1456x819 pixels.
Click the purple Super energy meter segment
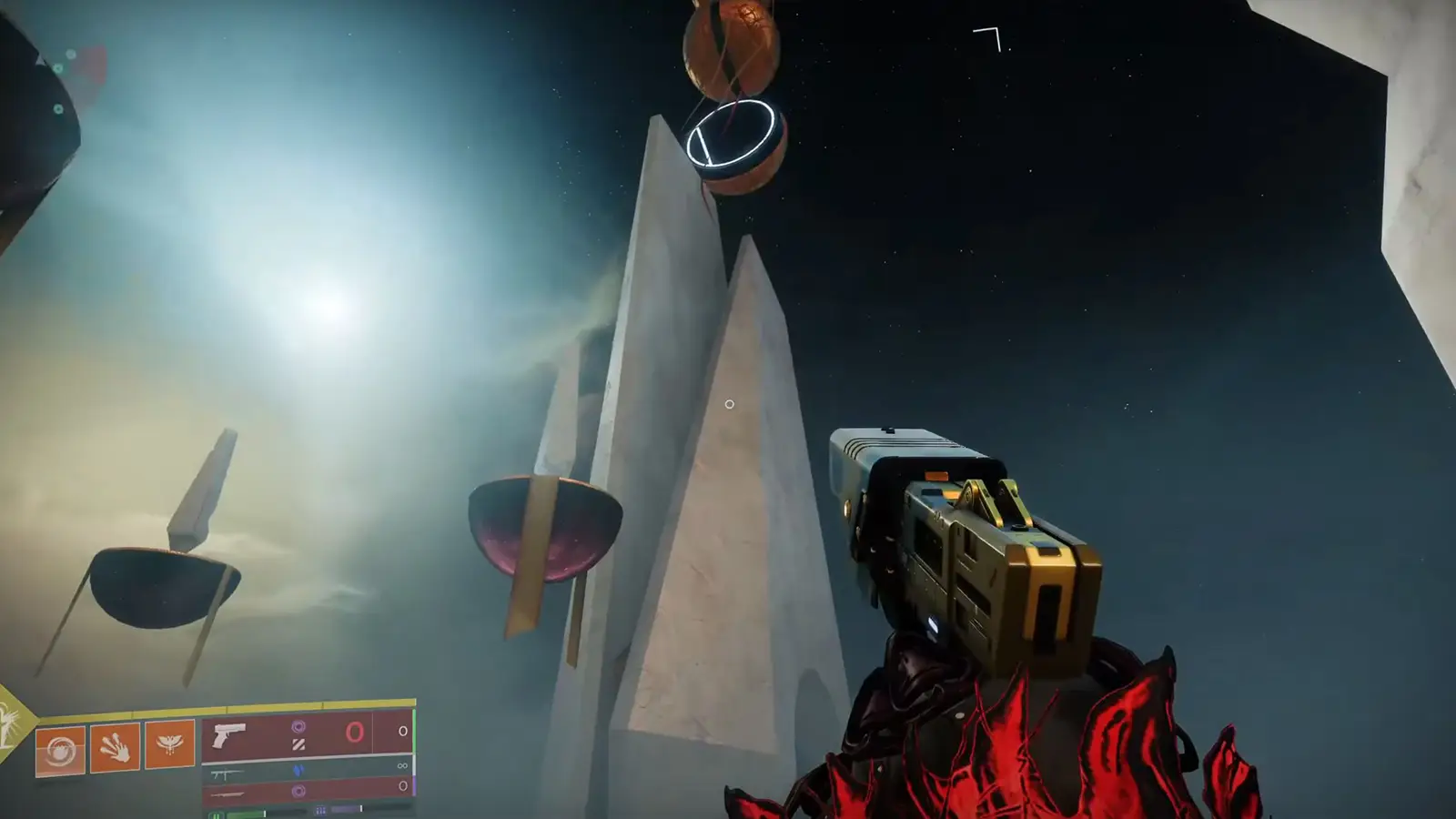coord(344,807)
